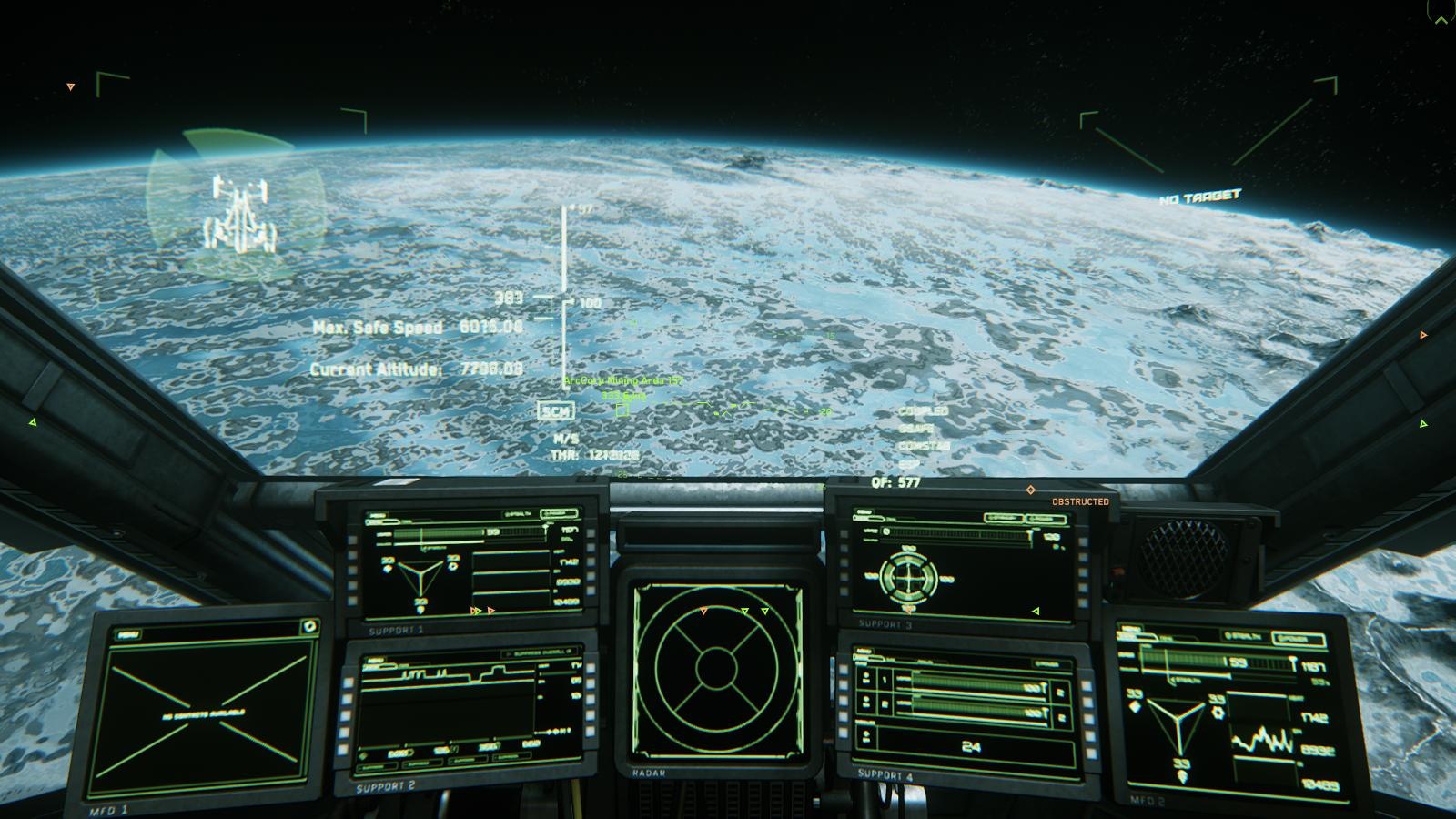The image size is (1456, 819).
Task: Click the power triangle on MFD 2
Action: pos(1180,728)
